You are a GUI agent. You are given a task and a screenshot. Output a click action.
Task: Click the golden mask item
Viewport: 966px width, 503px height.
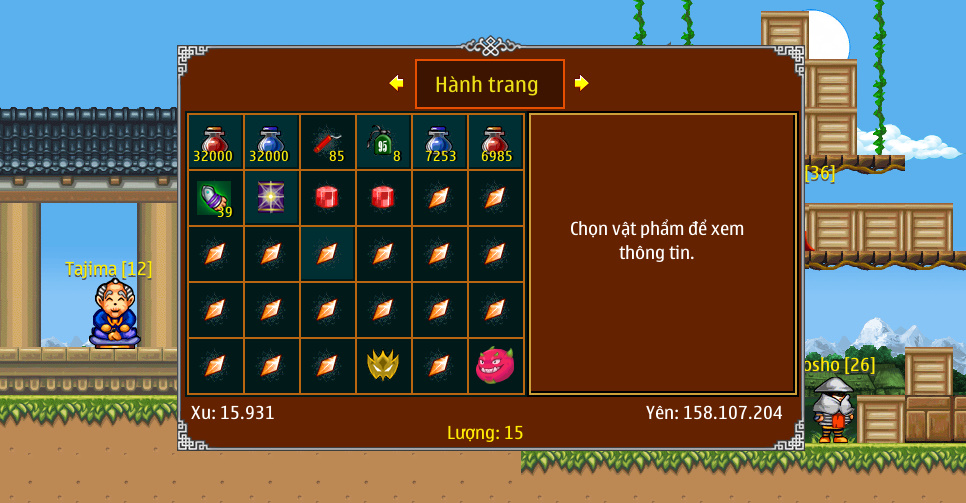tap(383, 366)
